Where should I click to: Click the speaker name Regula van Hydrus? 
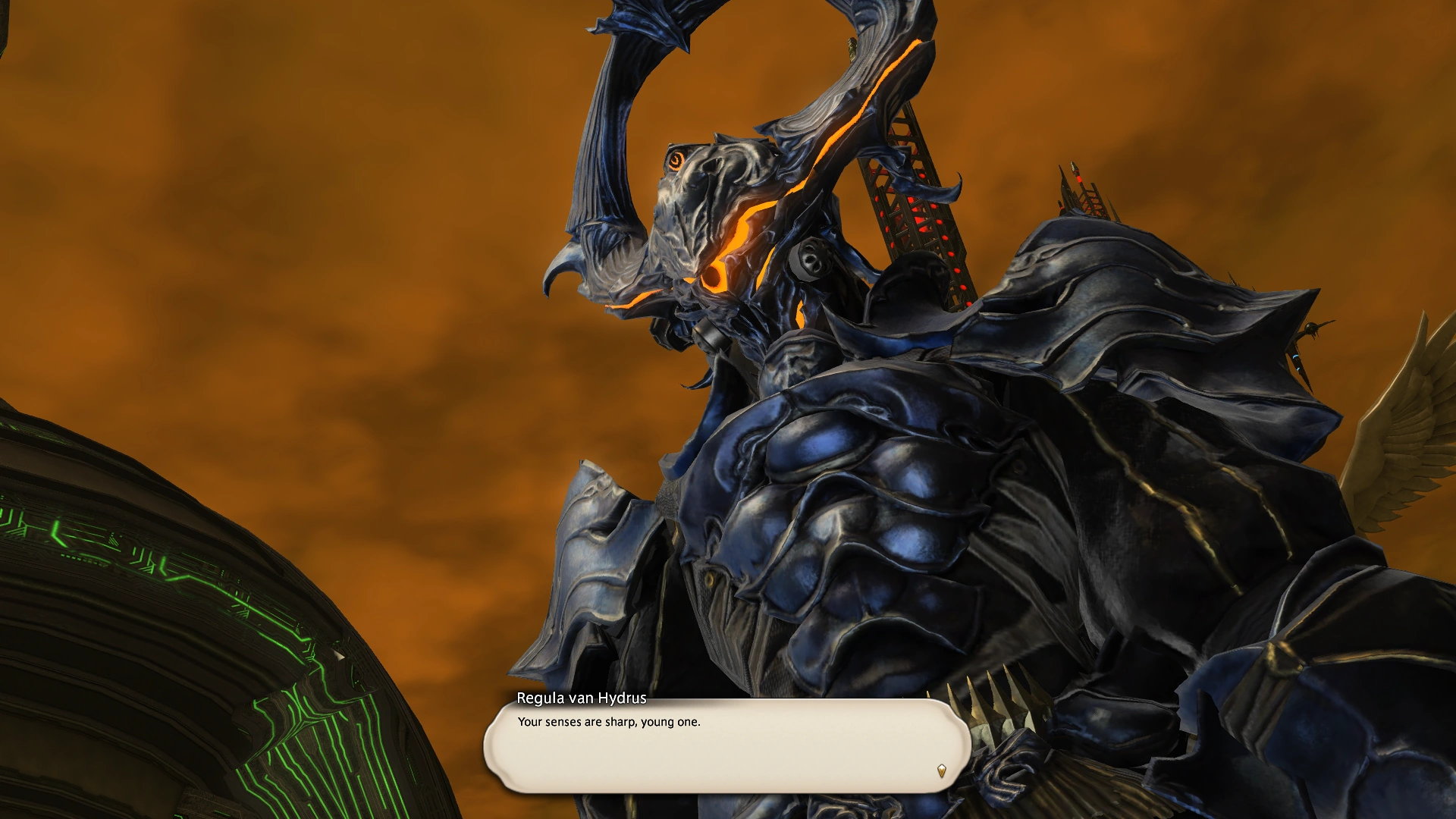580,699
